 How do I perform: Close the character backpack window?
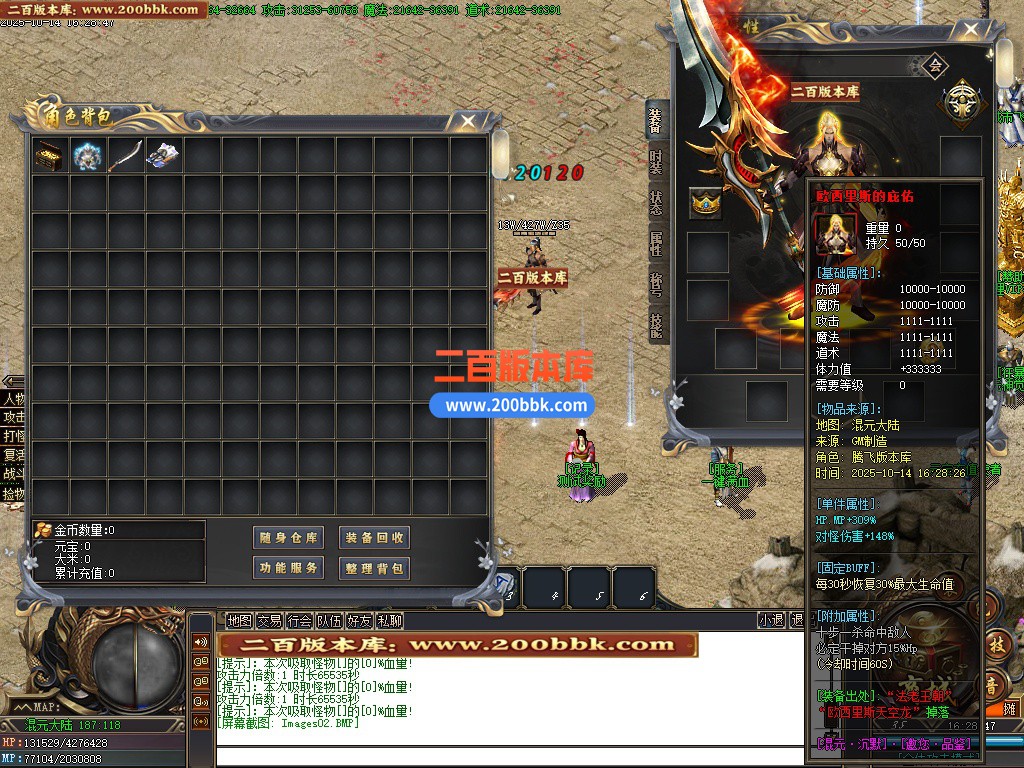tap(467, 121)
